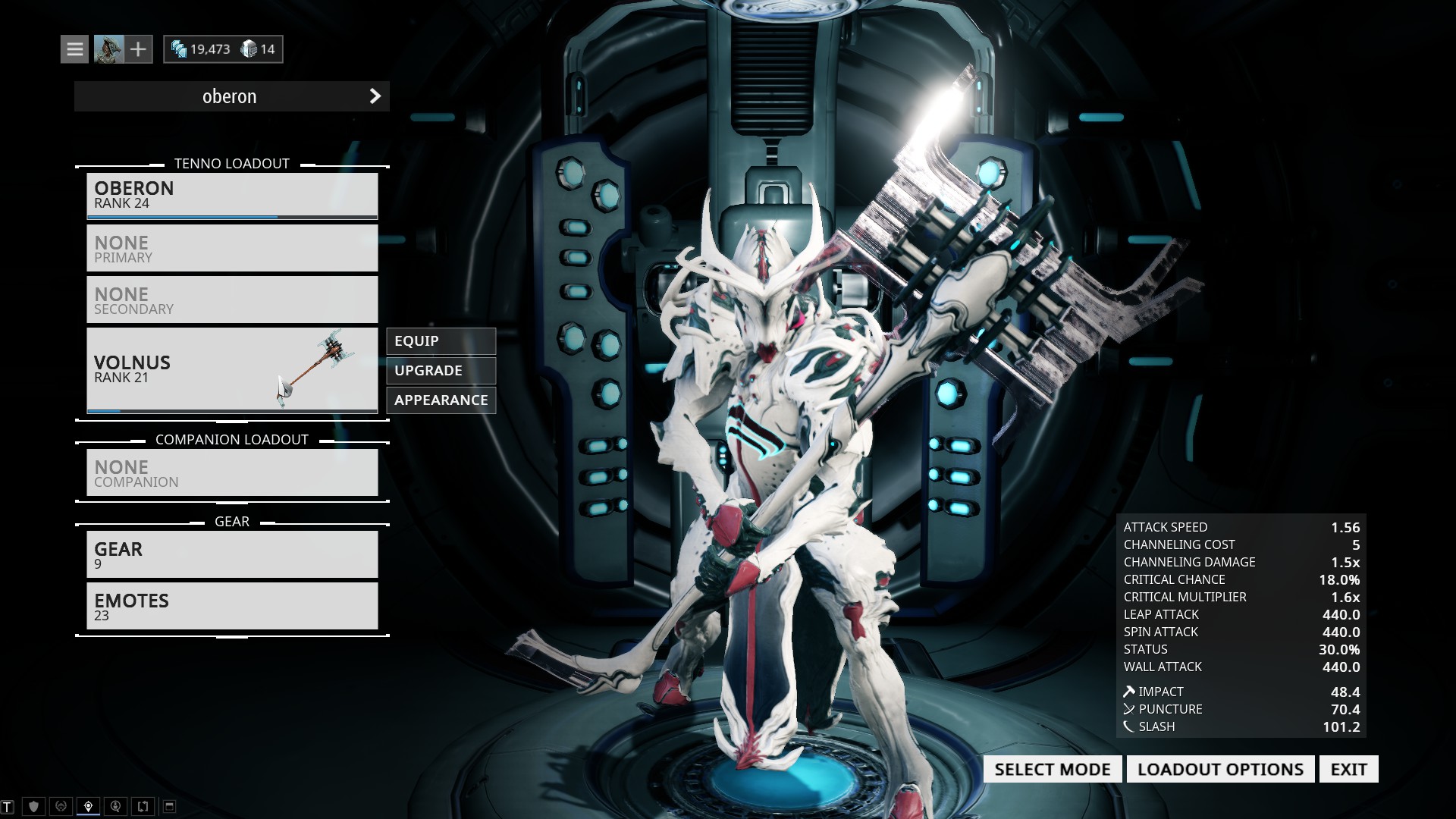Screen dimensions: 1456x819
Task: Click the plus icon beside the avatar
Action: [x=138, y=49]
